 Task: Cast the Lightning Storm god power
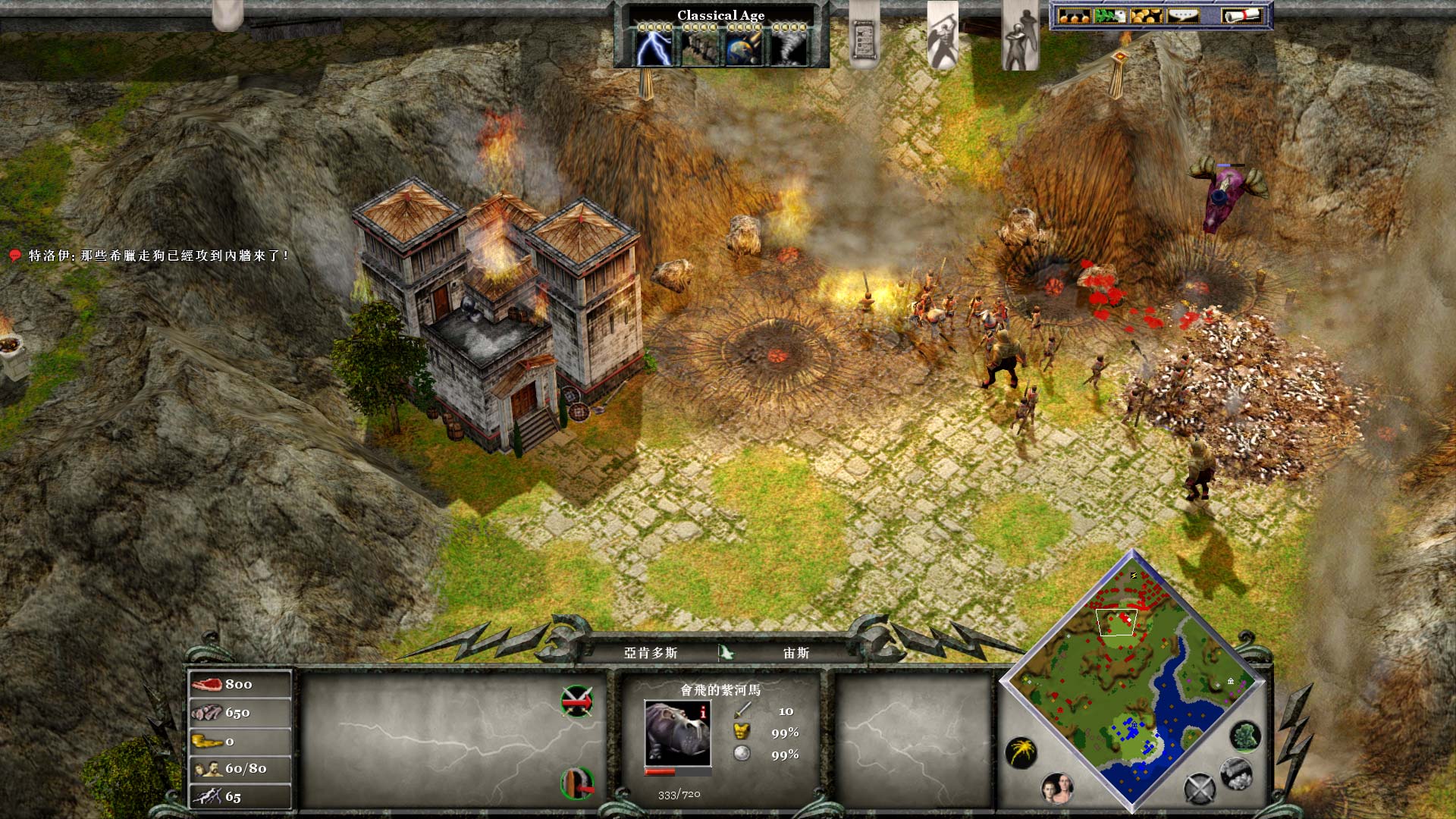(654, 47)
